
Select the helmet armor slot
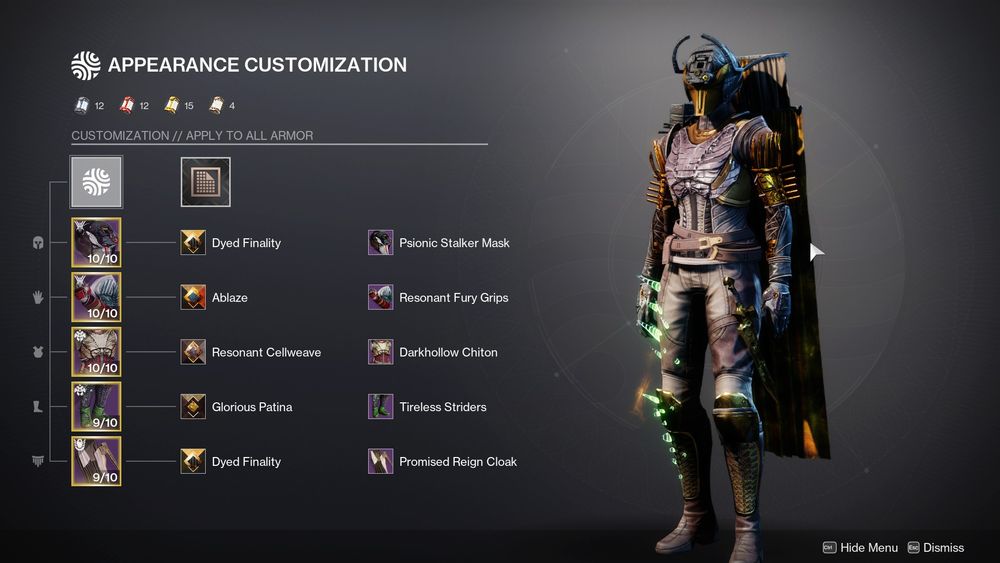pyautogui.click(x=96, y=242)
